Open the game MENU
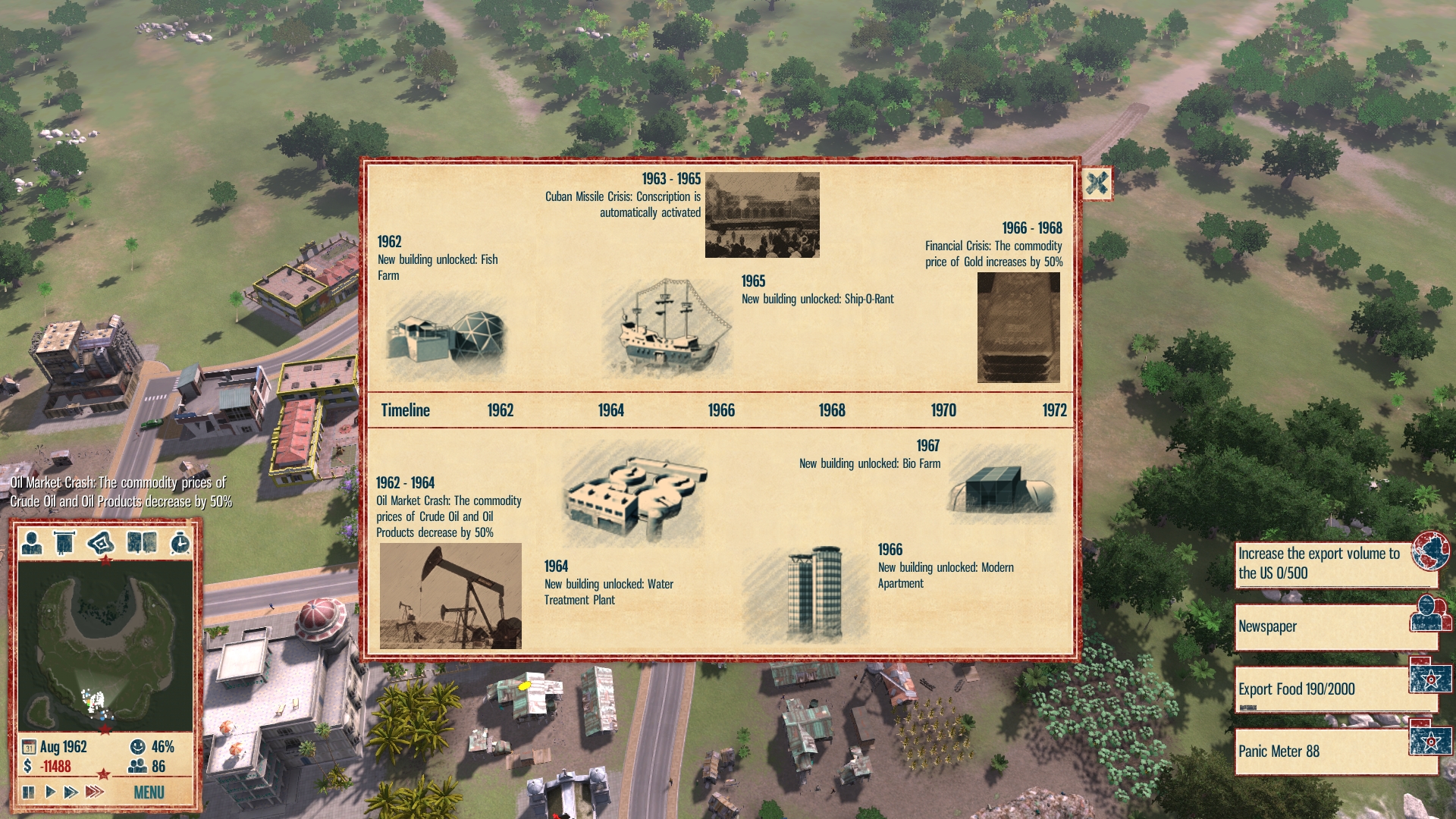Image resolution: width=1456 pixels, height=819 pixels. (149, 792)
